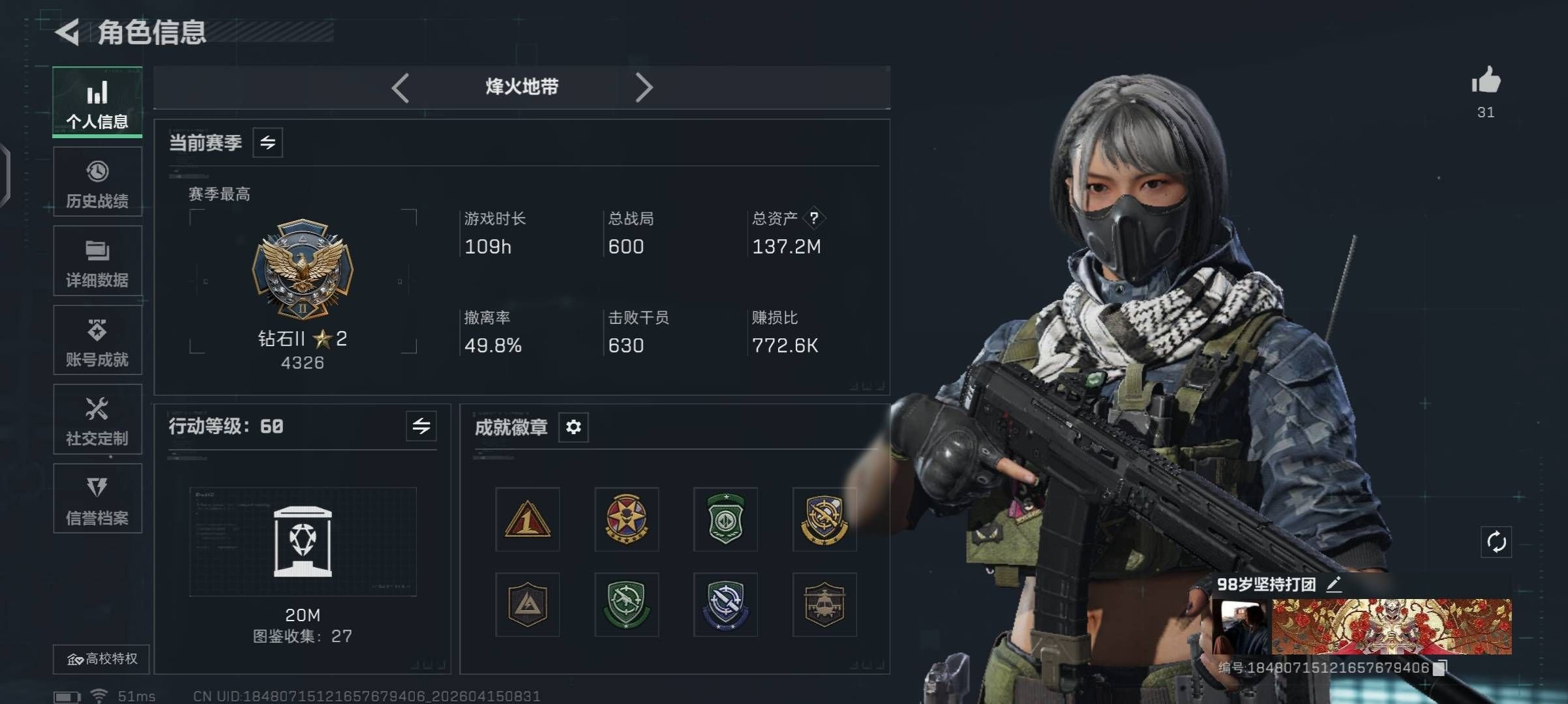Toggle the 行动等级 swap button

(421, 426)
